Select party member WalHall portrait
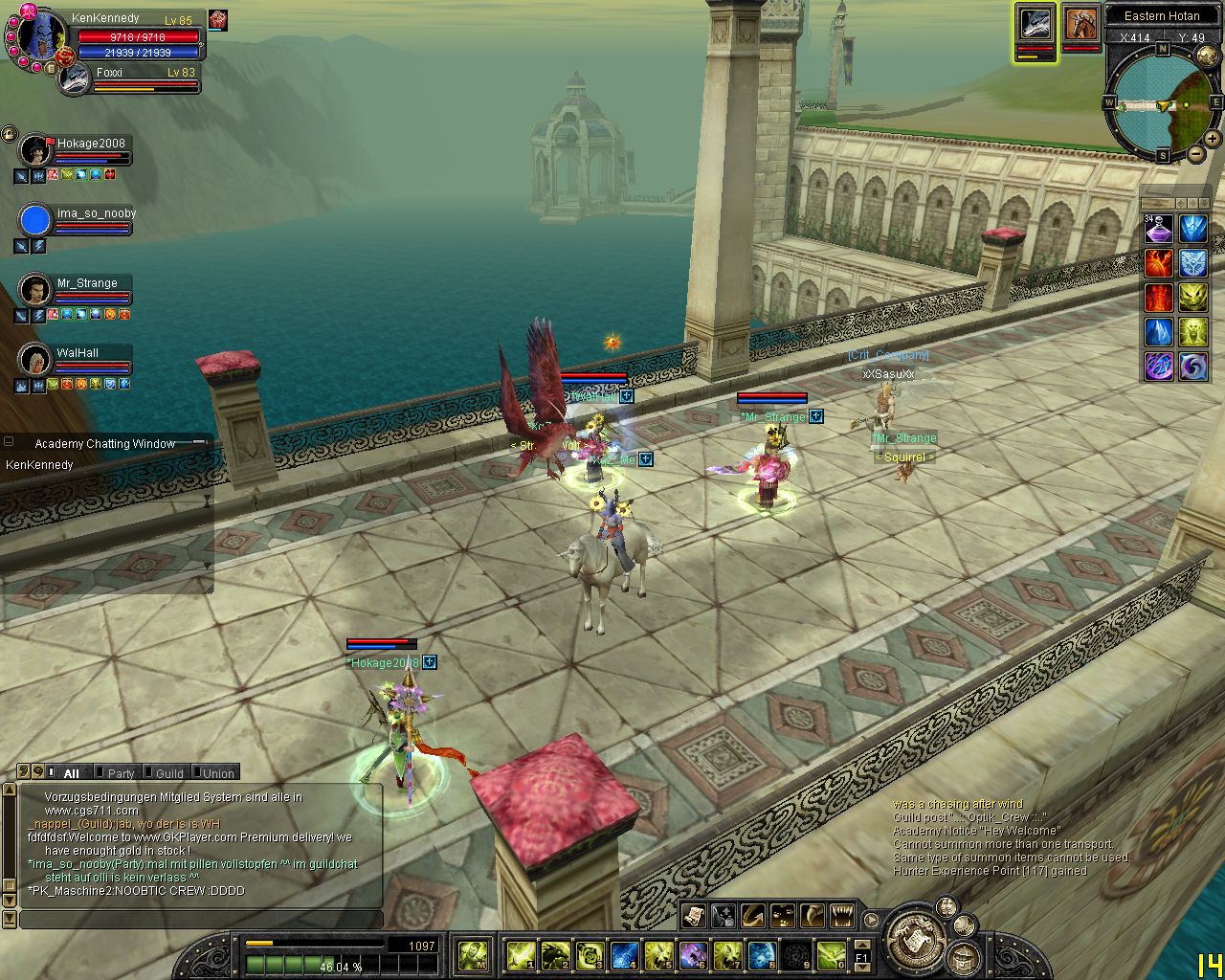The height and width of the screenshot is (980, 1225). pyautogui.click(x=35, y=360)
